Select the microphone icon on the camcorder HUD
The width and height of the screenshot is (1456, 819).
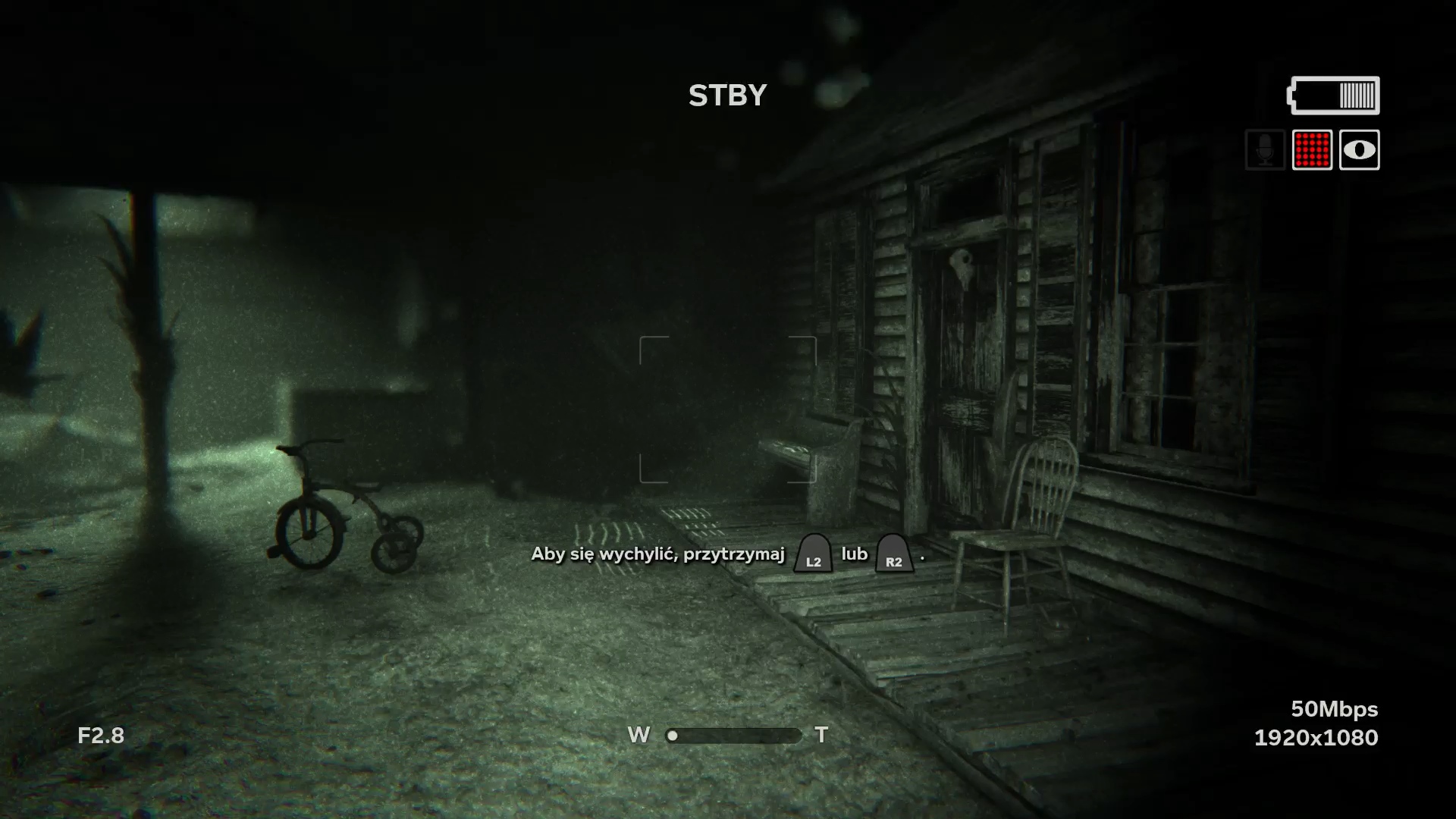[x=1265, y=150]
